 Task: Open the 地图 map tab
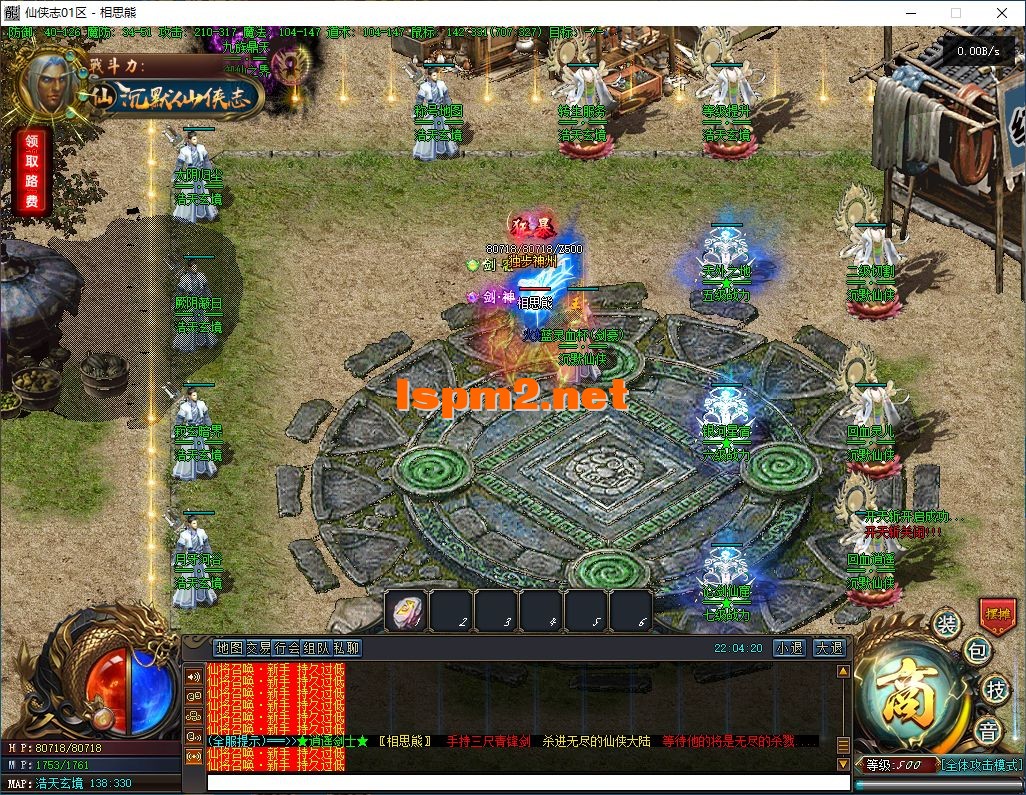pyautogui.click(x=229, y=648)
